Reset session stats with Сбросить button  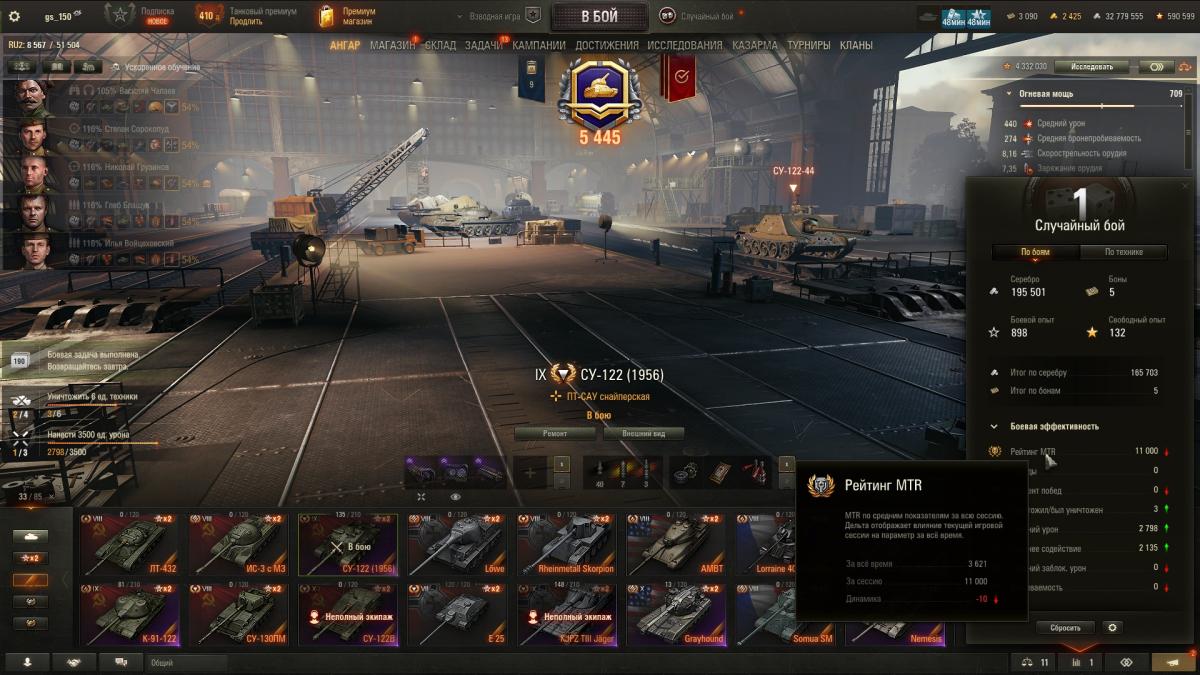tap(1065, 628)
